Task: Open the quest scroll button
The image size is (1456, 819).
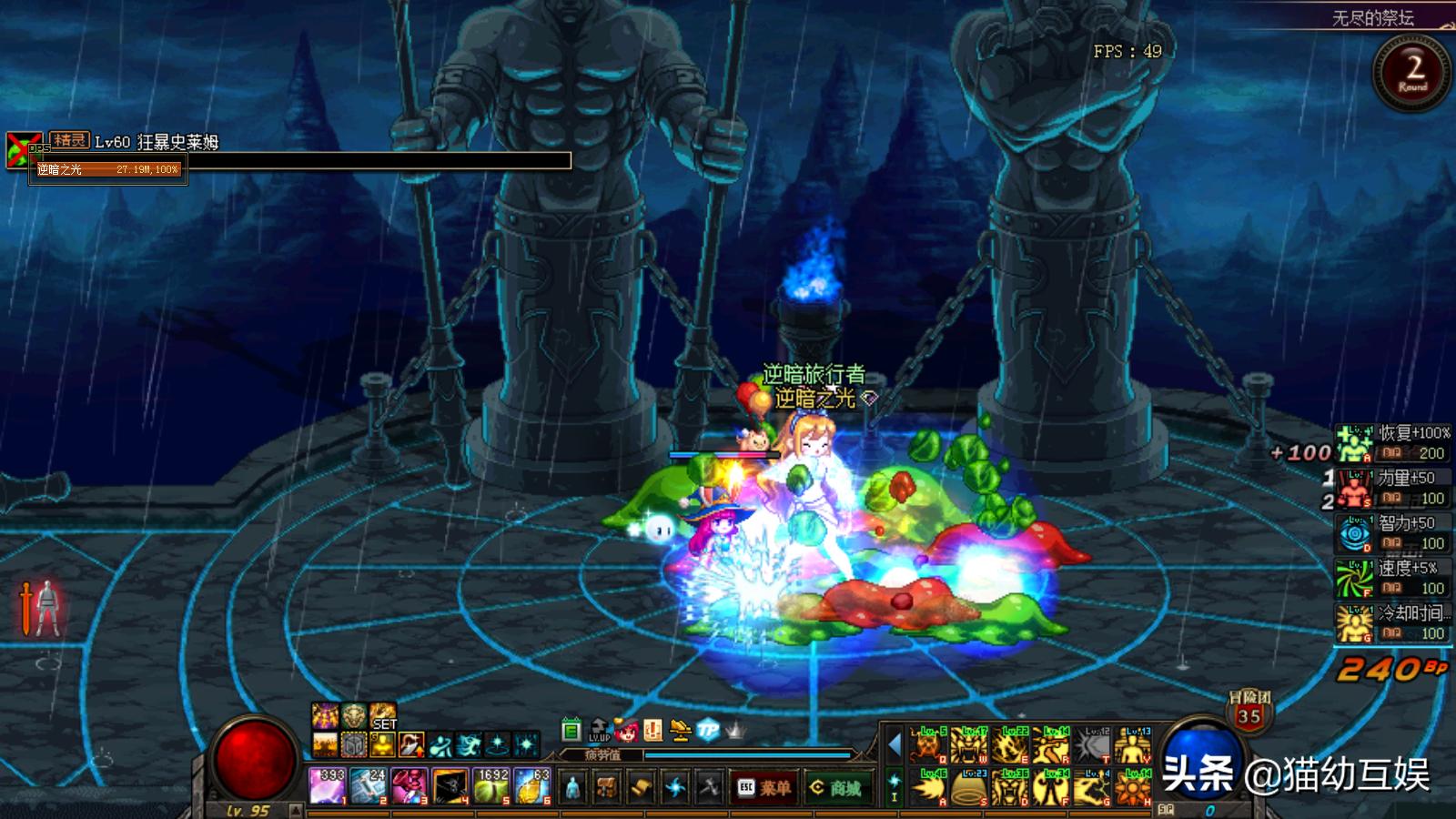Action: click(641, 787)
